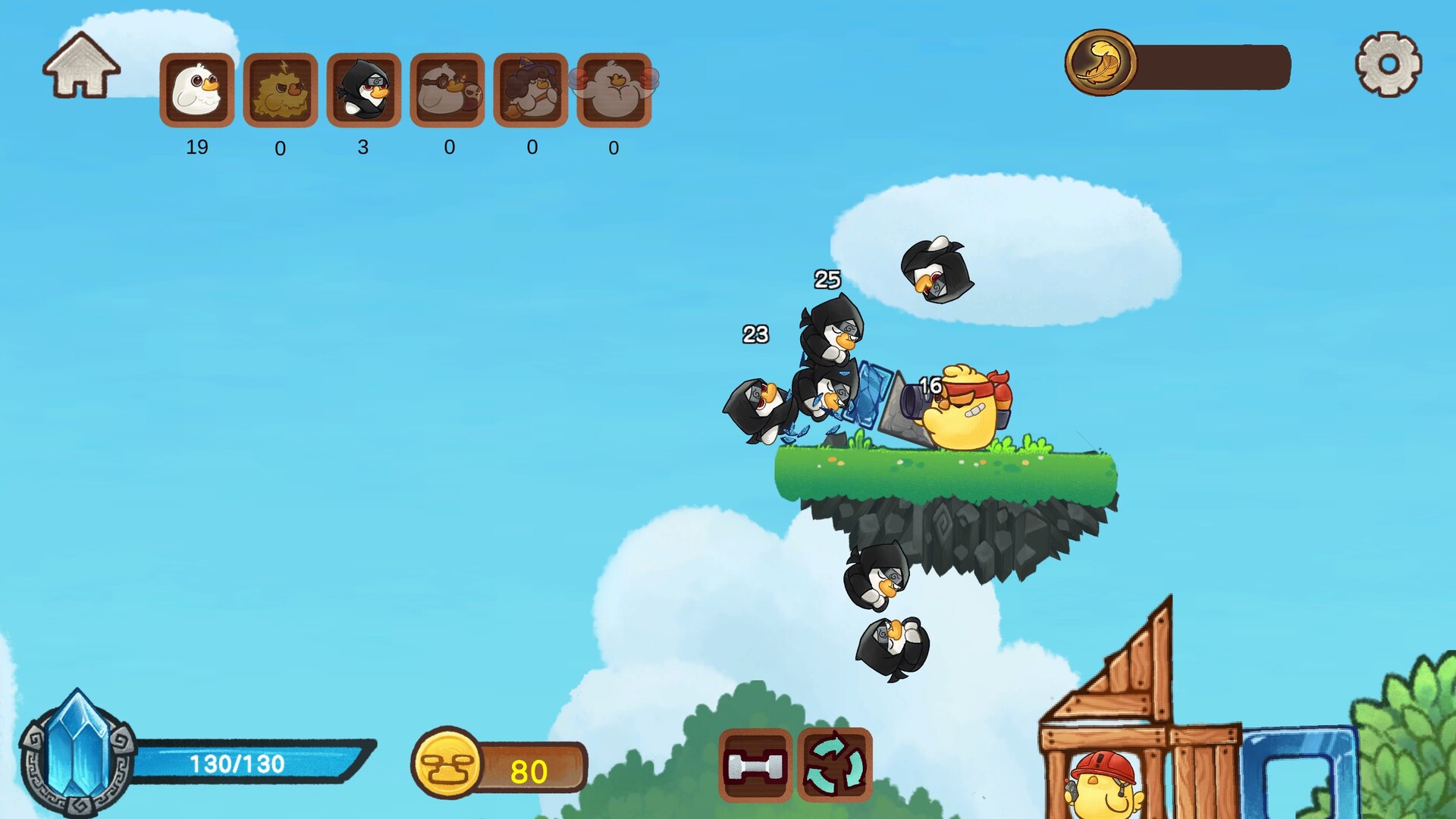Select the boxing duck unit on the far right
1456x819 pixels.
pyautogui.click(x=614, y=91)
